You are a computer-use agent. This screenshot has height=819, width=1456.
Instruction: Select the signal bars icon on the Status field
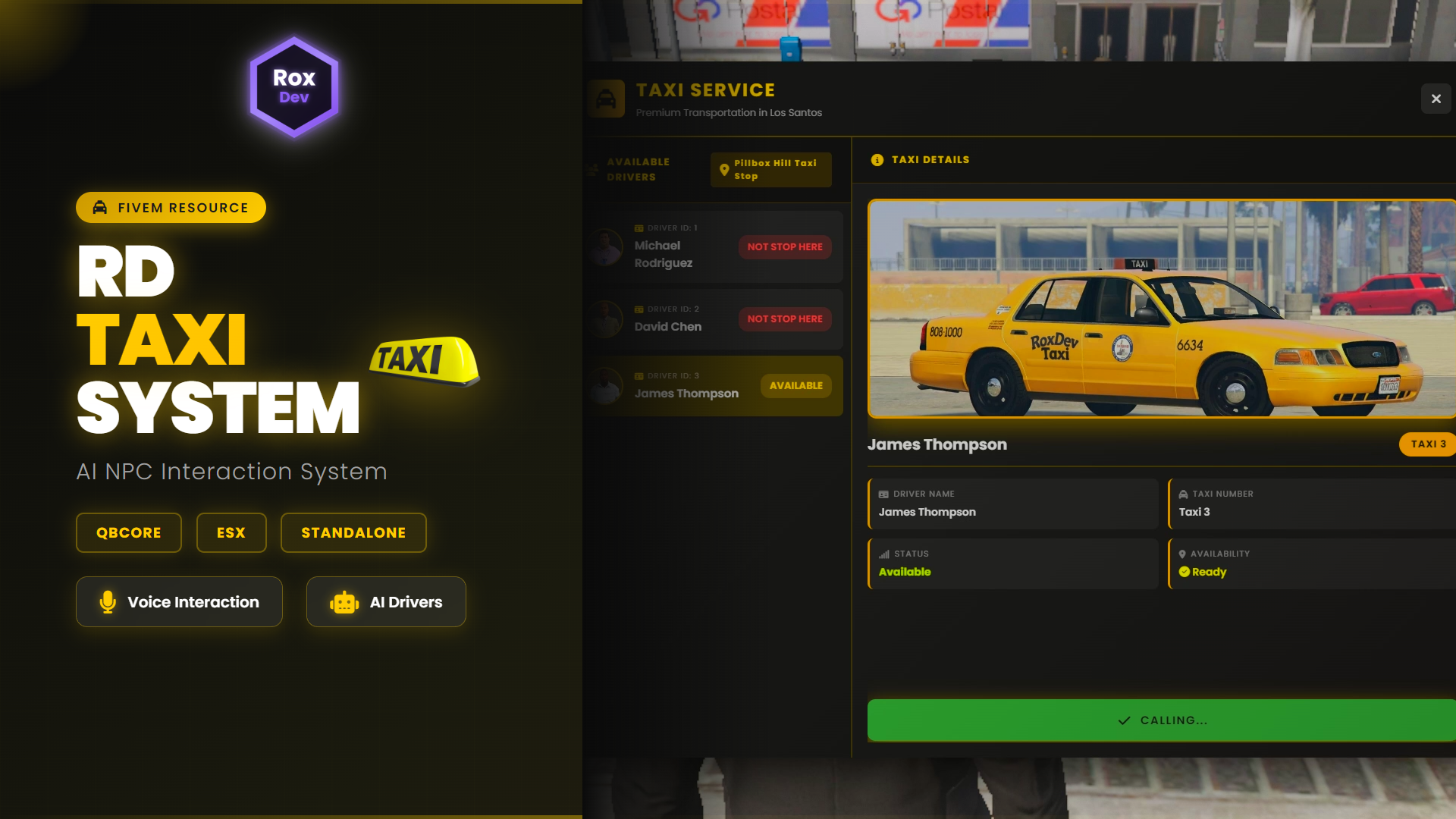click(886, 554)
